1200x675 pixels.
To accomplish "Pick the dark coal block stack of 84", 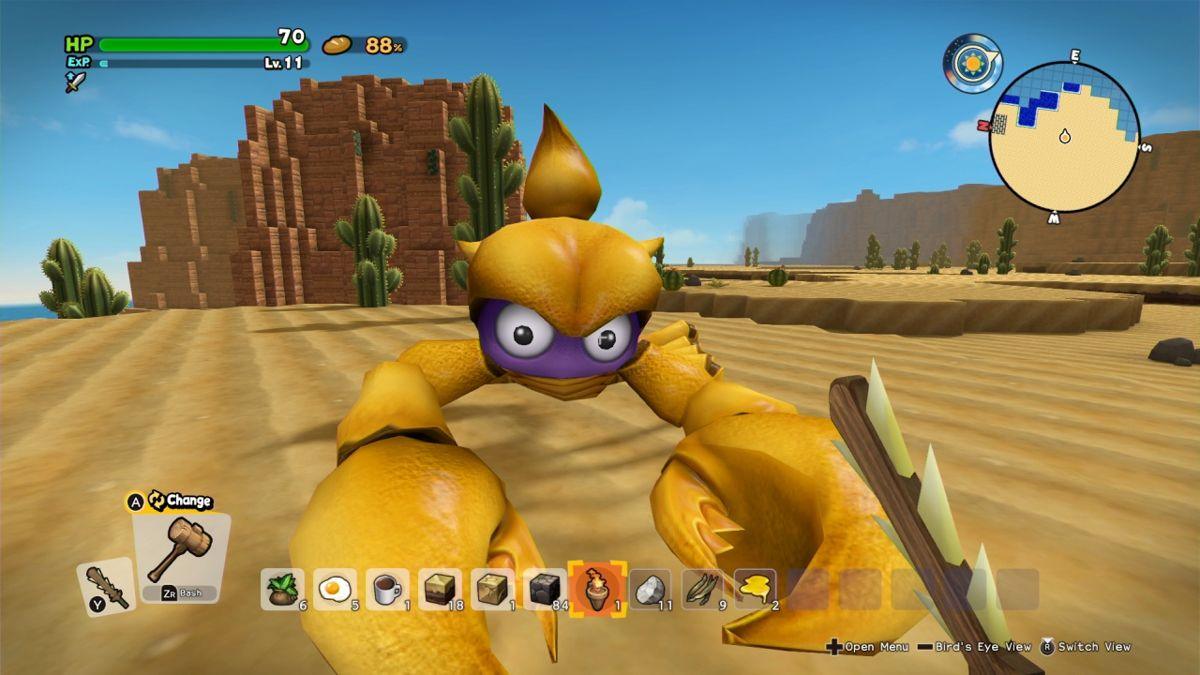I will (x=544, y=589).
